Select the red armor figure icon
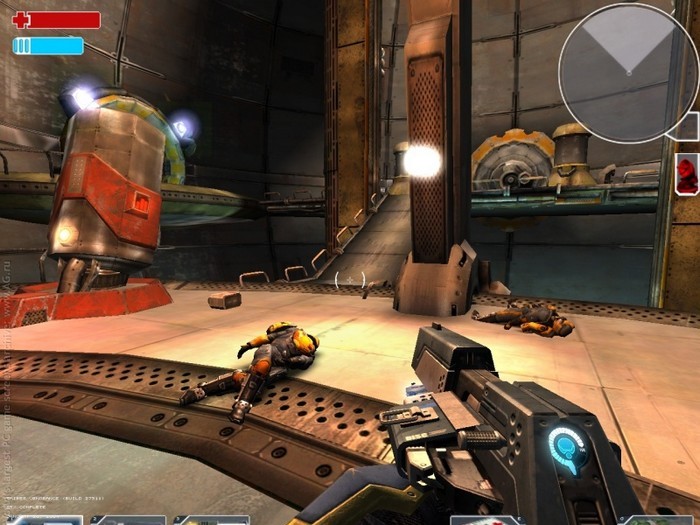Viewport: 700px width, 525px height. 687,174
